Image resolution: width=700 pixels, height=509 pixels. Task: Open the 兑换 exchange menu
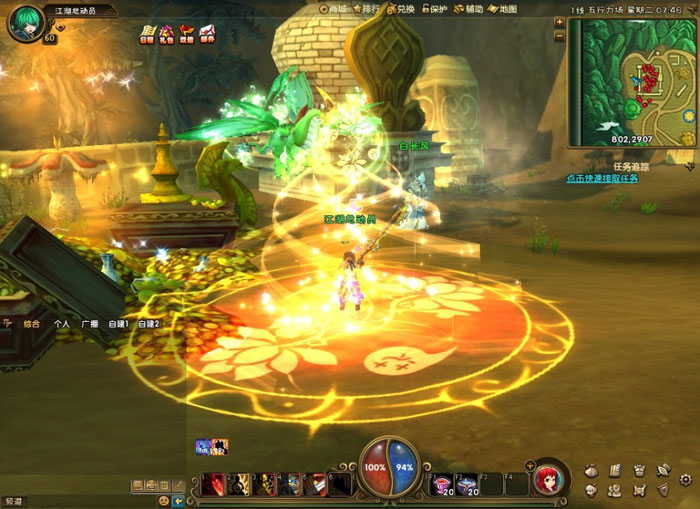[x=401, y=9]
